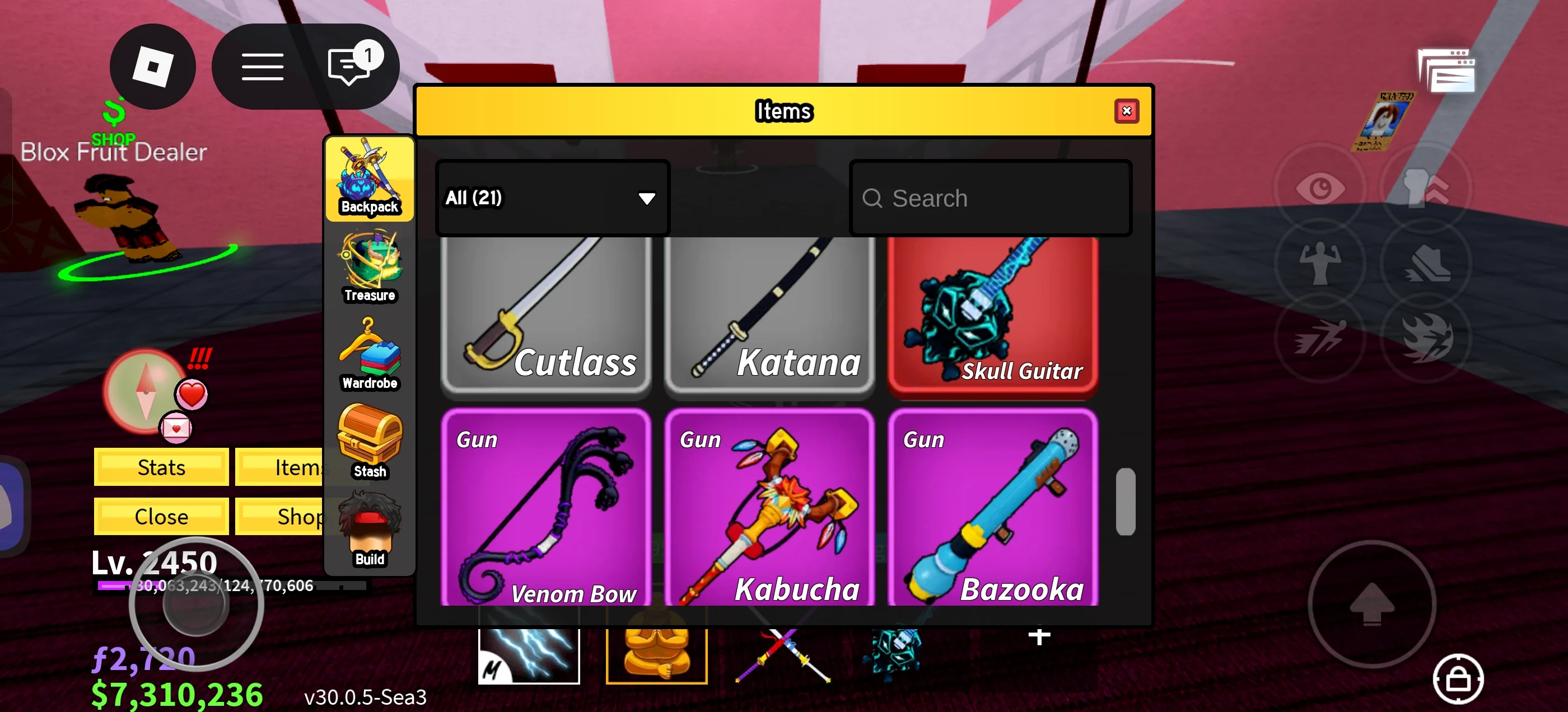Screen dimensions: 1568x712
Task: Select the Cutlass sword item
Action: point(546,313)
